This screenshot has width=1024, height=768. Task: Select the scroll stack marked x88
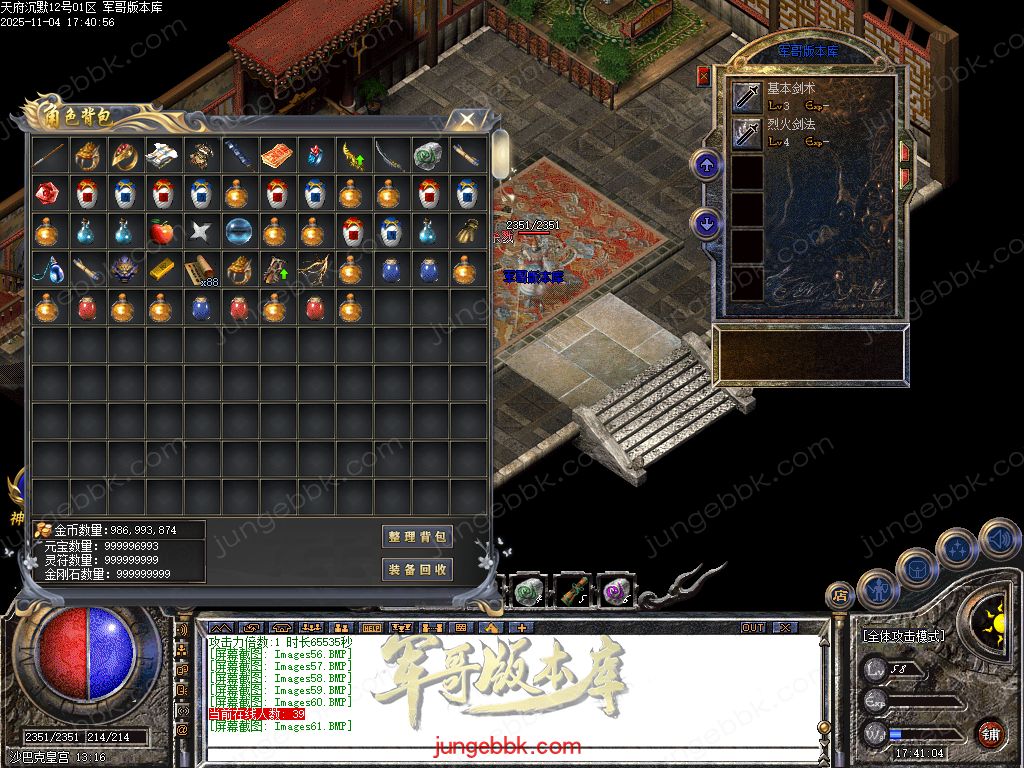click(x=199, y=270)
